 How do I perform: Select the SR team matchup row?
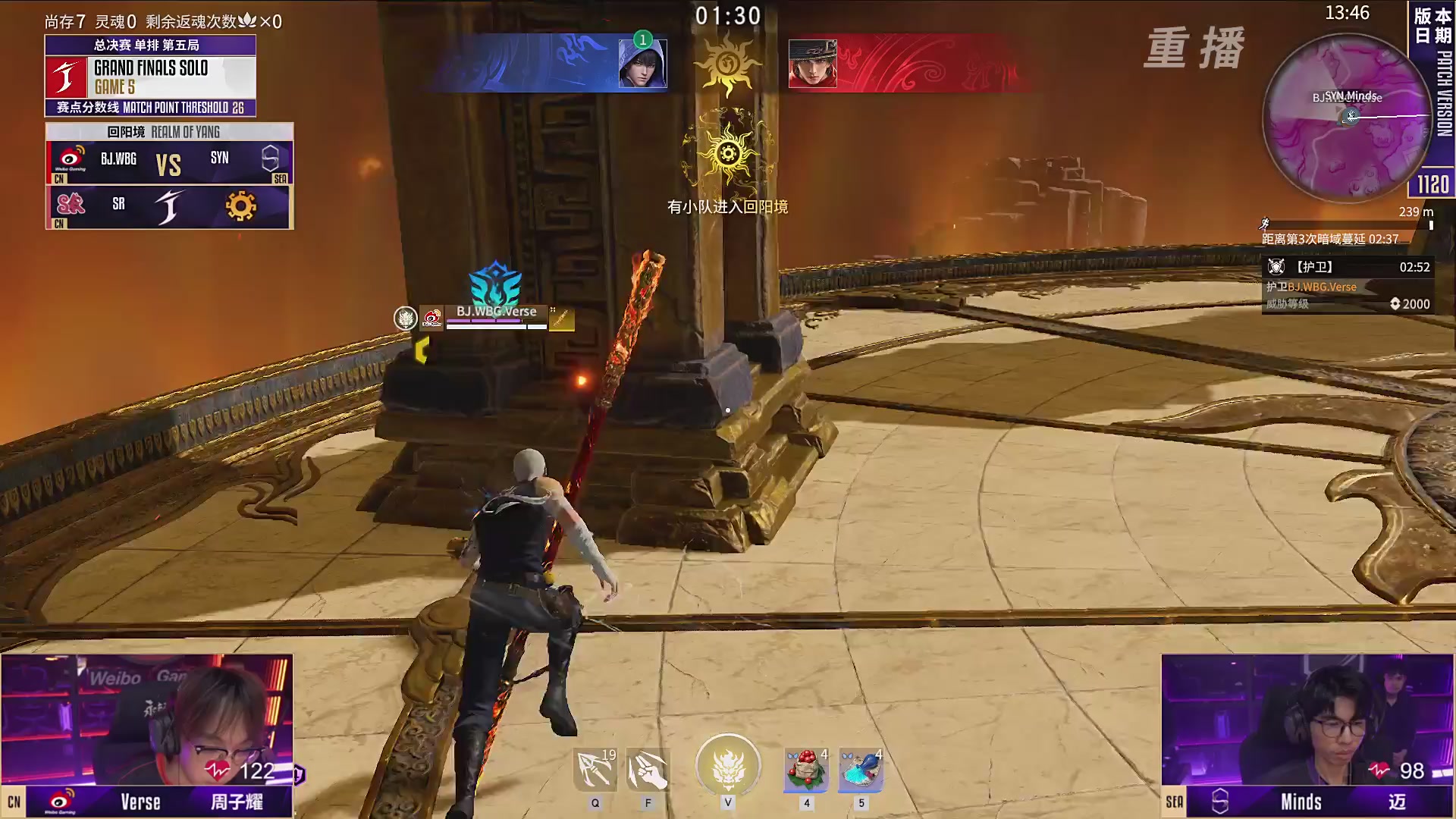(169, 206)
